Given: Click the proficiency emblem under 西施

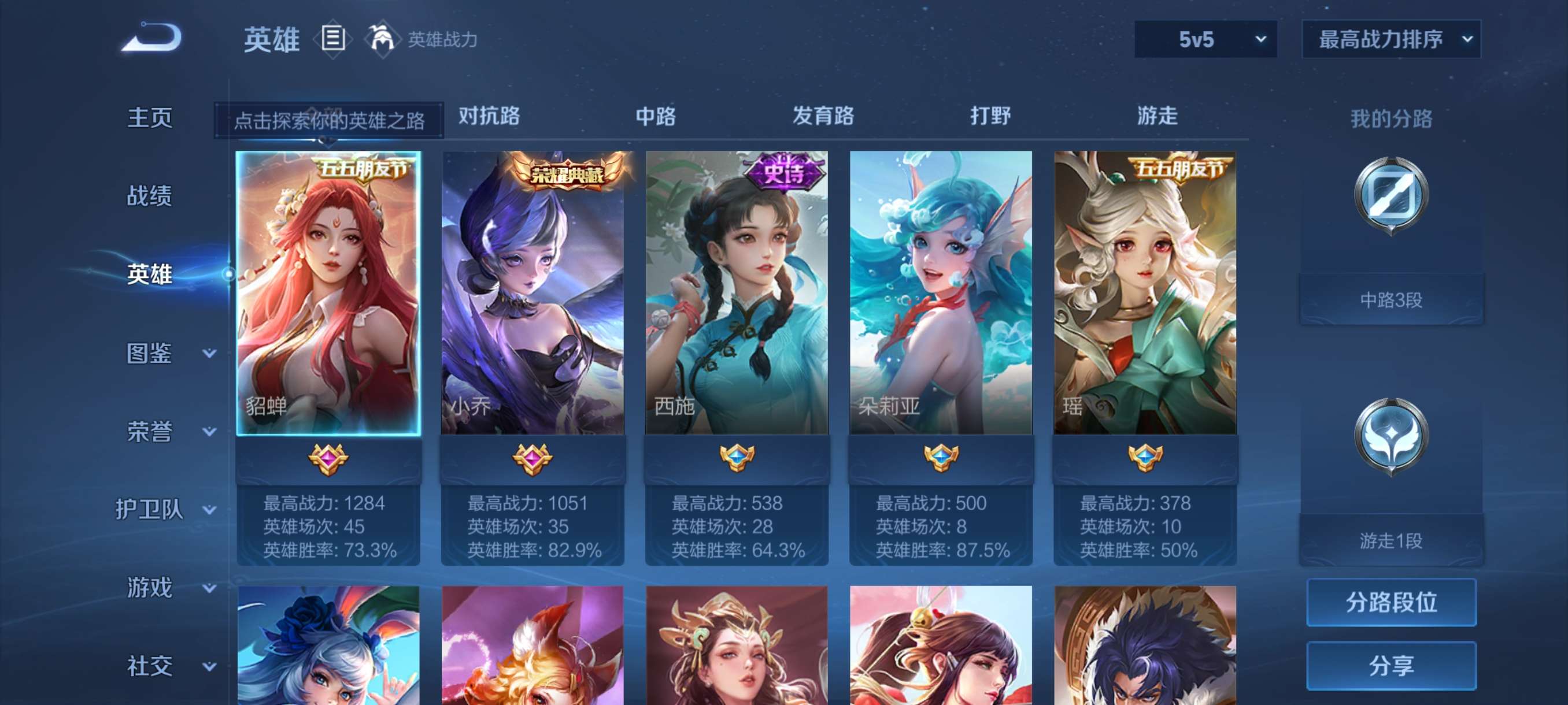Looking at the screenshot, I should (x=736, y=461).
